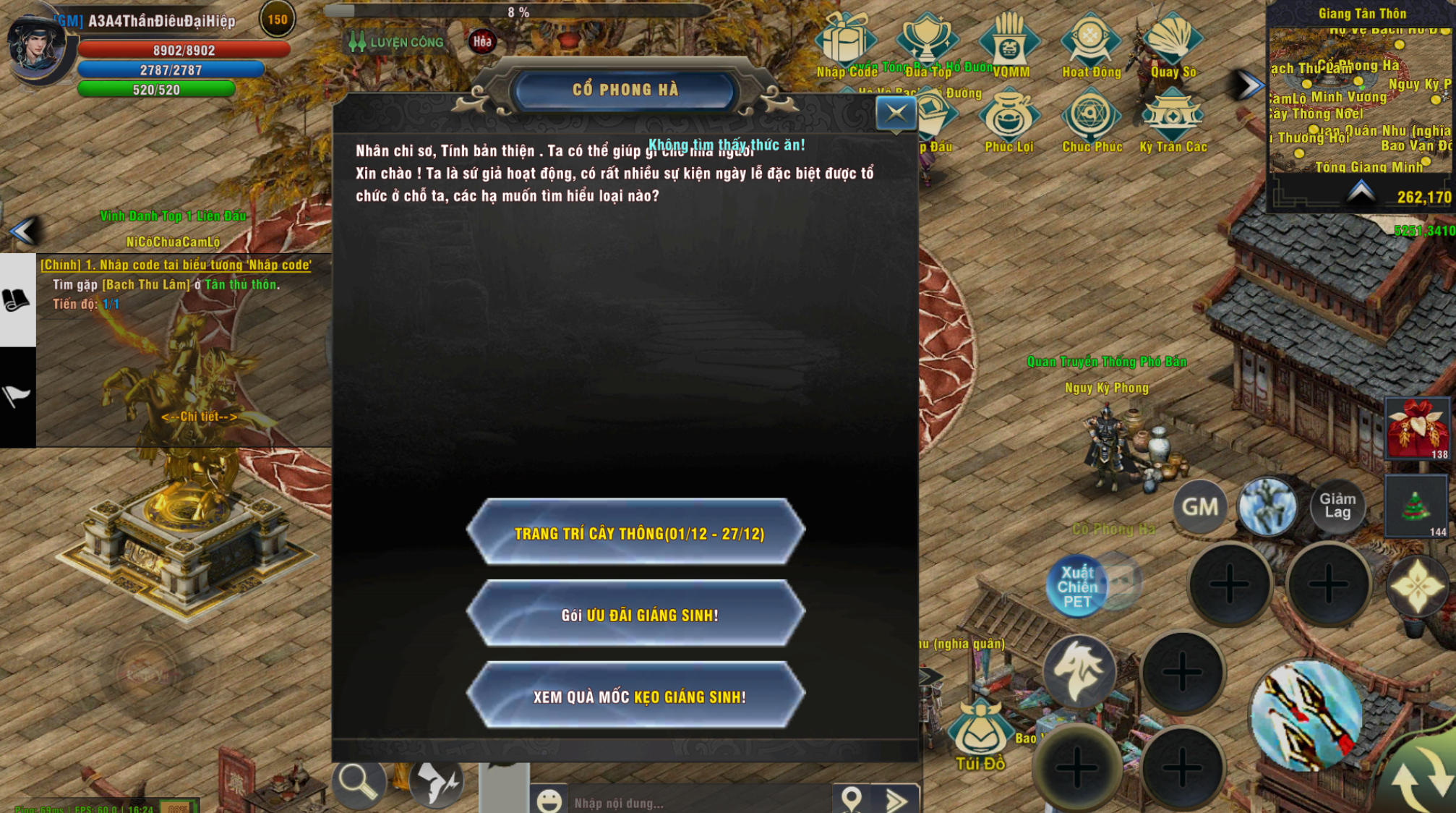Open Chi tiết details of golden statue
1456x813 pixels.
pos(200,417)
